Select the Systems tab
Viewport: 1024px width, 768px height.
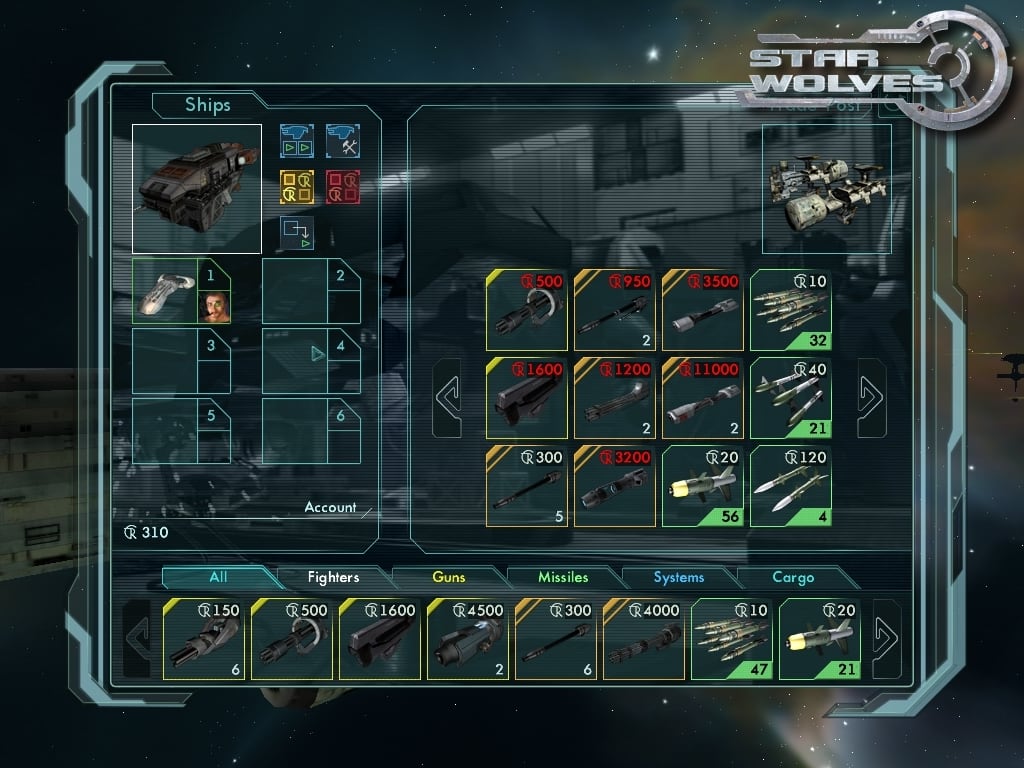coord(678,577)
